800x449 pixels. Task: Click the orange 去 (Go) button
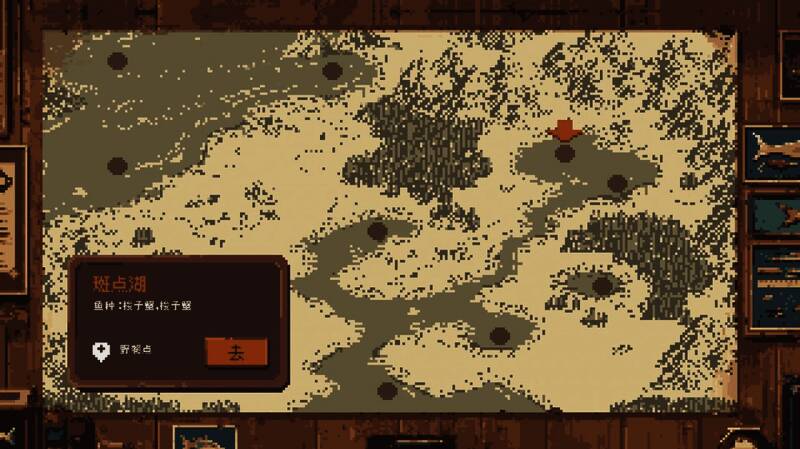point(236,352)
